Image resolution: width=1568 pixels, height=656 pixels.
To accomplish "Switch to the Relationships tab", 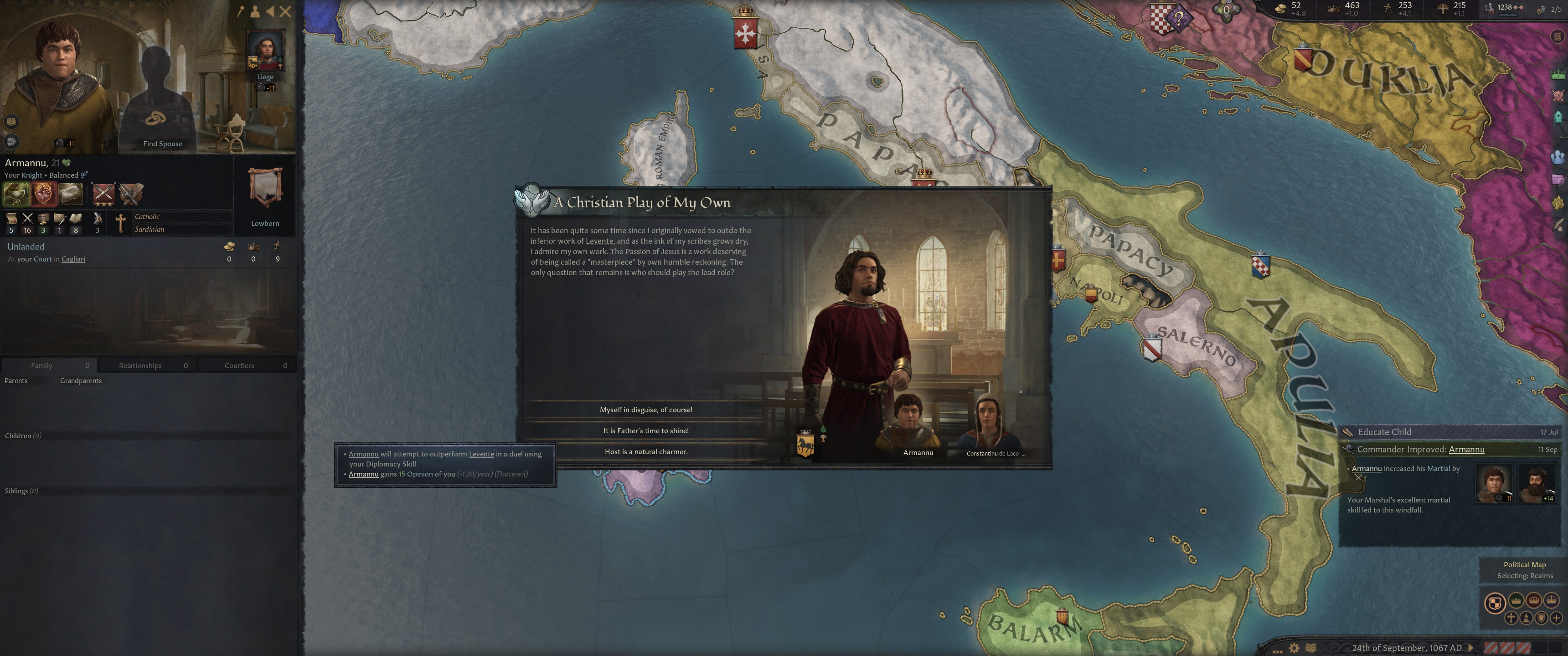I will tap(139, 365).
